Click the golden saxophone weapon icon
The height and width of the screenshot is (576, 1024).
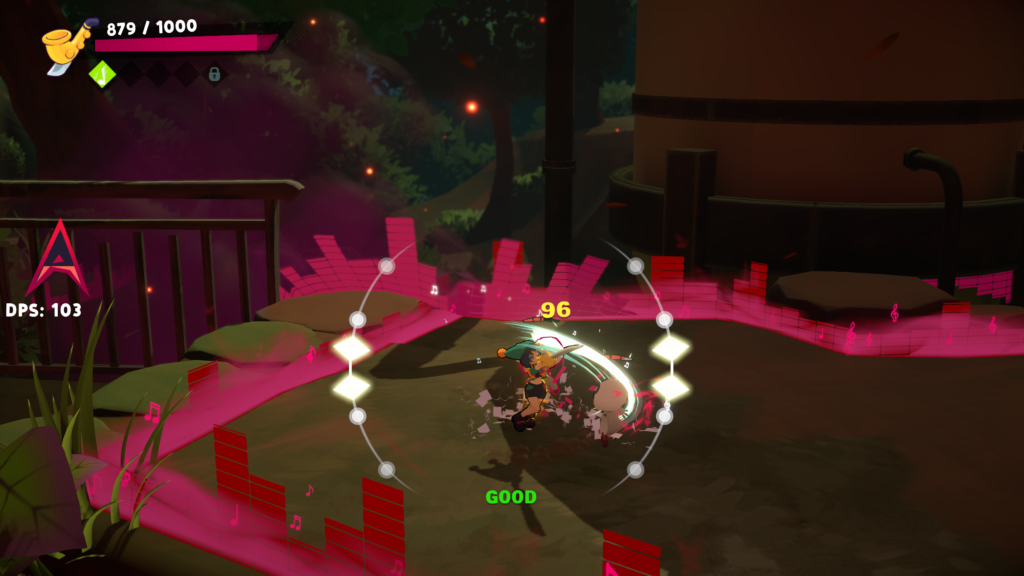point(65,46)
